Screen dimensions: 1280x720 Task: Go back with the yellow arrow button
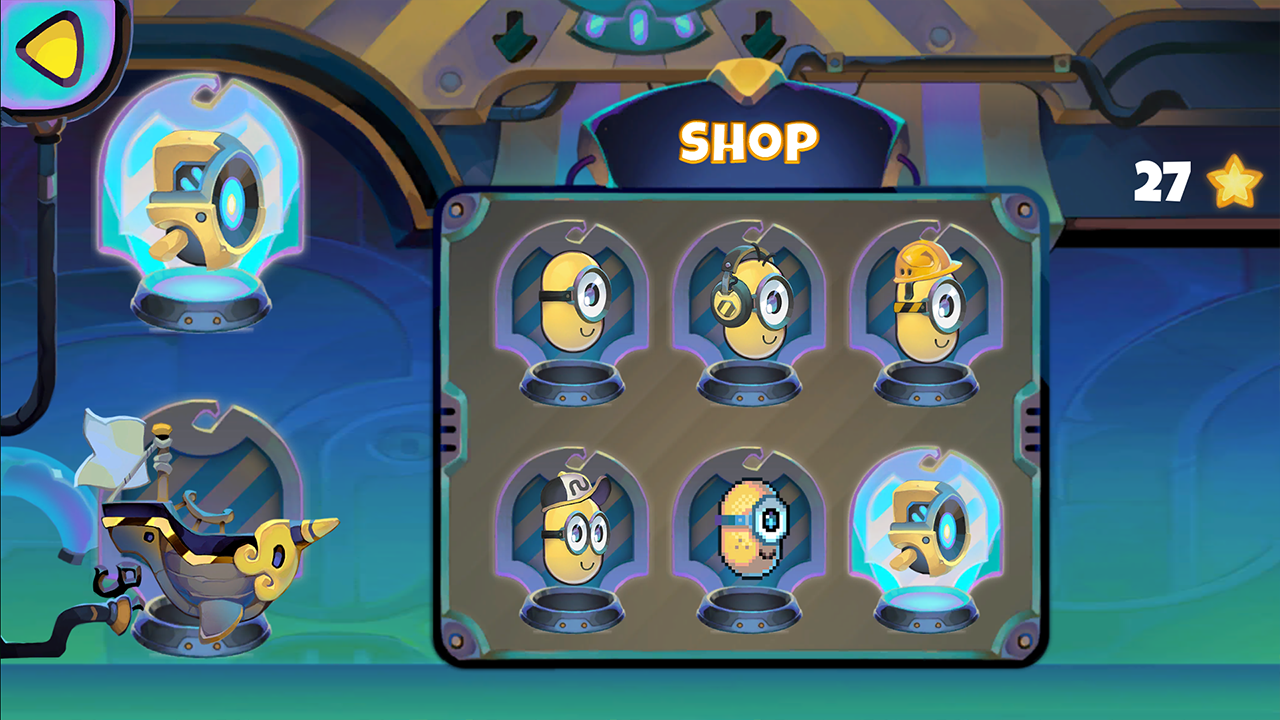pos(50,48)
